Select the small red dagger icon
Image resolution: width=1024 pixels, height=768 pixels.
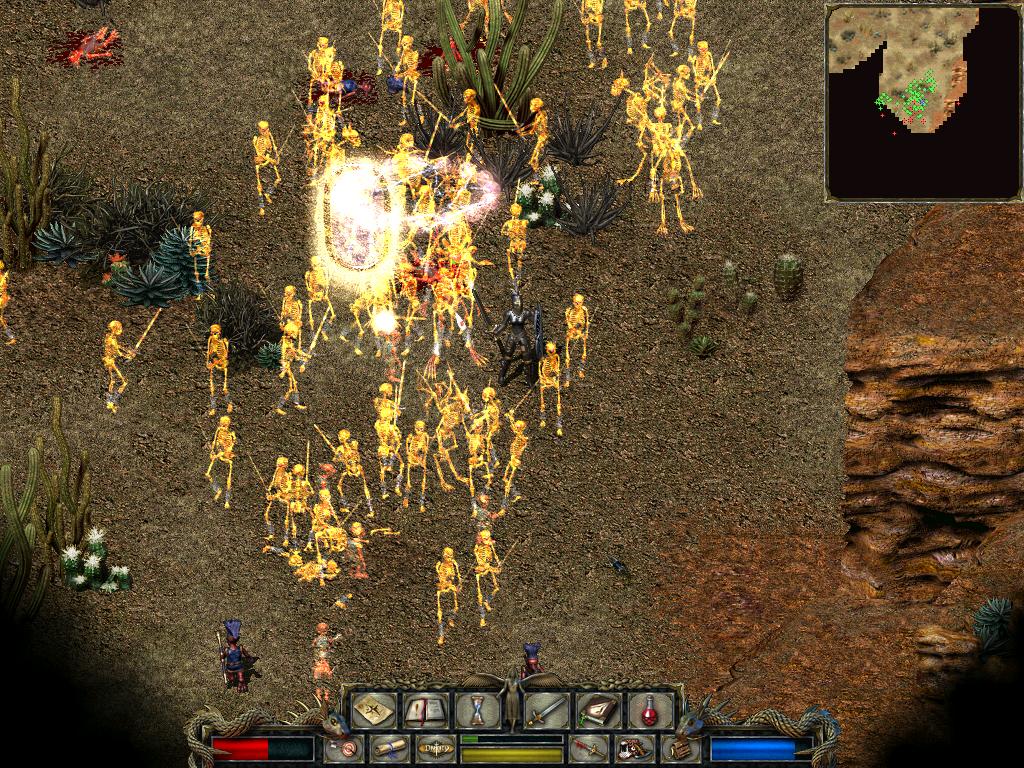coord(588,748)
